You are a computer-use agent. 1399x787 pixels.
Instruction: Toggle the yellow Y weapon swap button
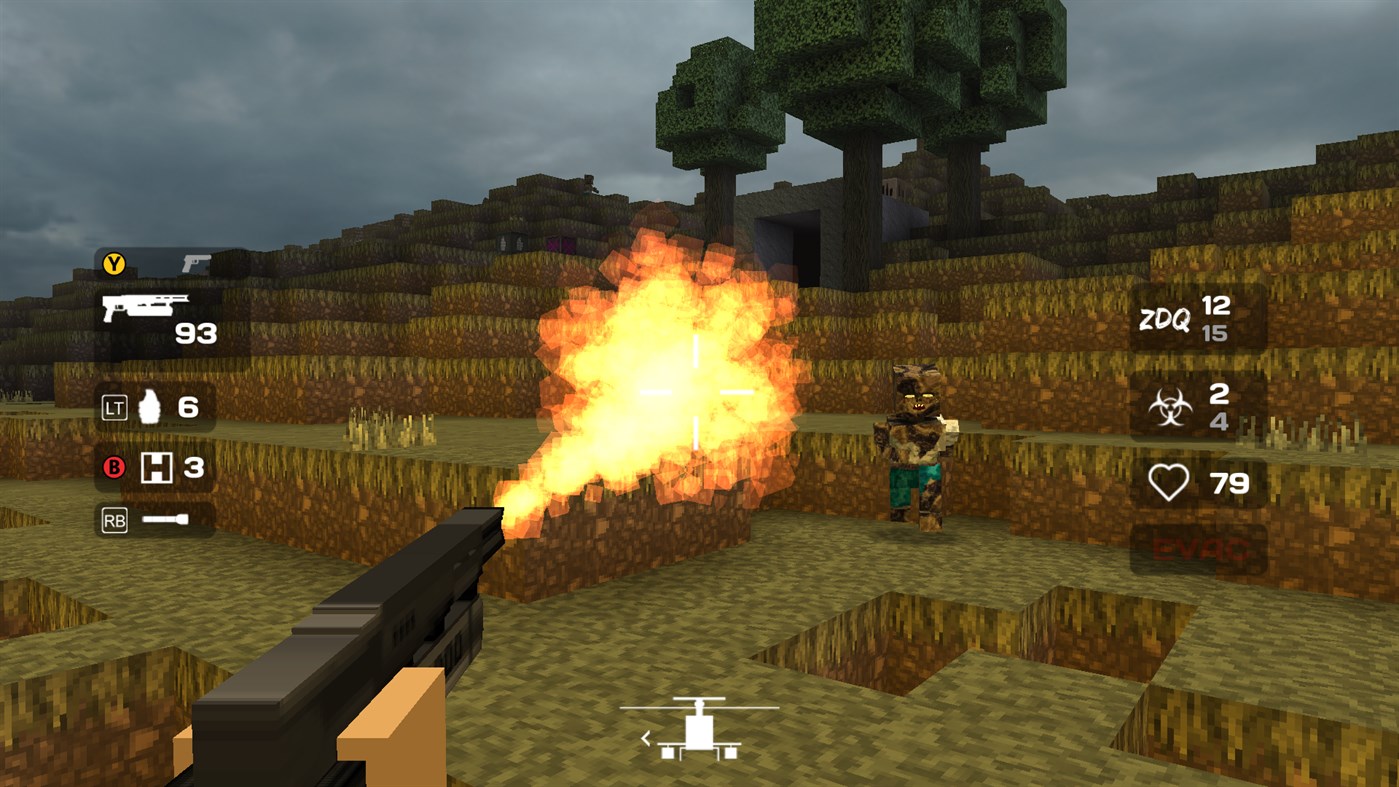tap(113, 265)
